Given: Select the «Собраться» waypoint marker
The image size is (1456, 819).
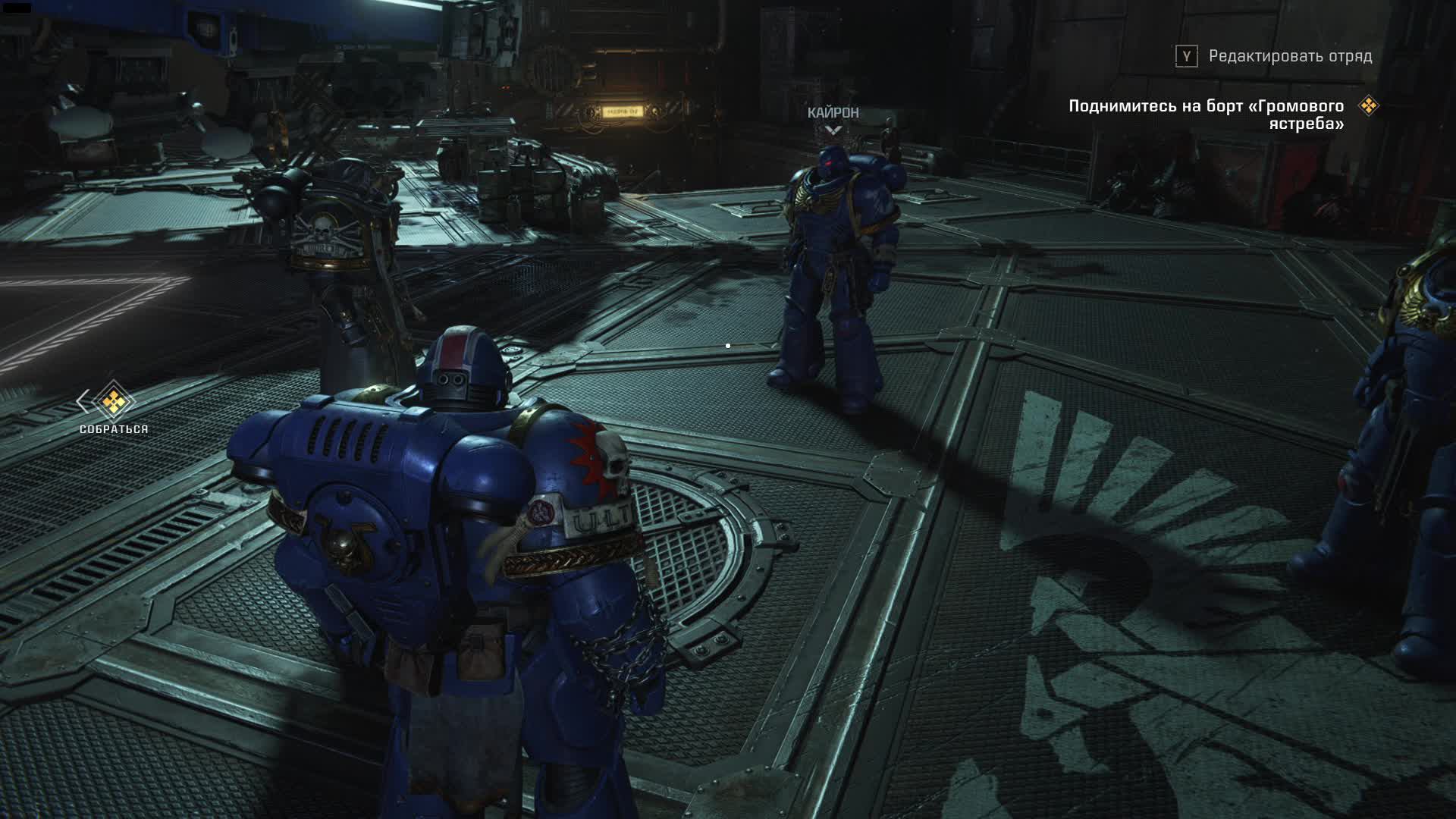Looking at the screenshot, I should [x=113, y=402].
